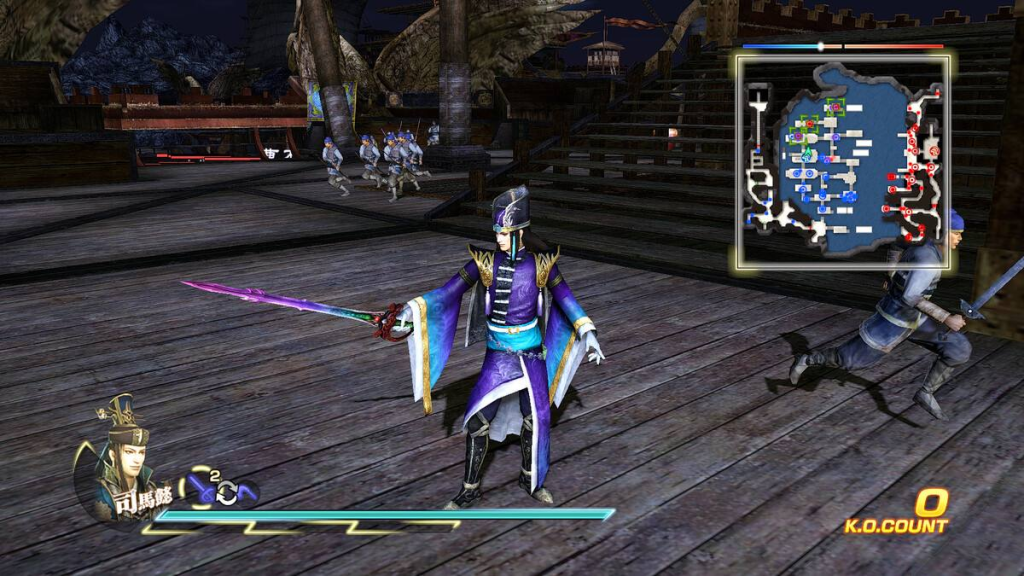
Task: Open the battlefield minimap
Action: (x=845, y=162)
